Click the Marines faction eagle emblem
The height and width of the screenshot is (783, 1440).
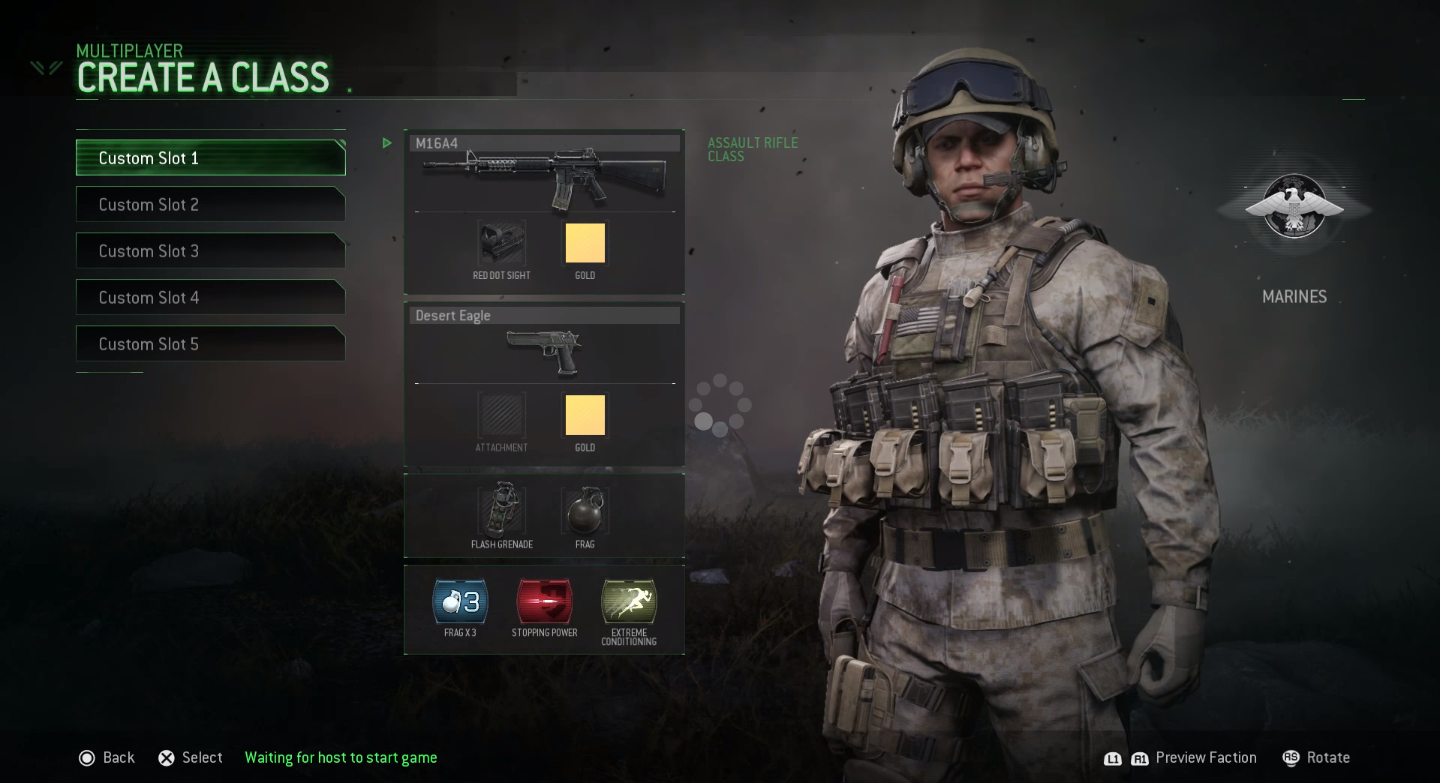[x=1294, y=207]
